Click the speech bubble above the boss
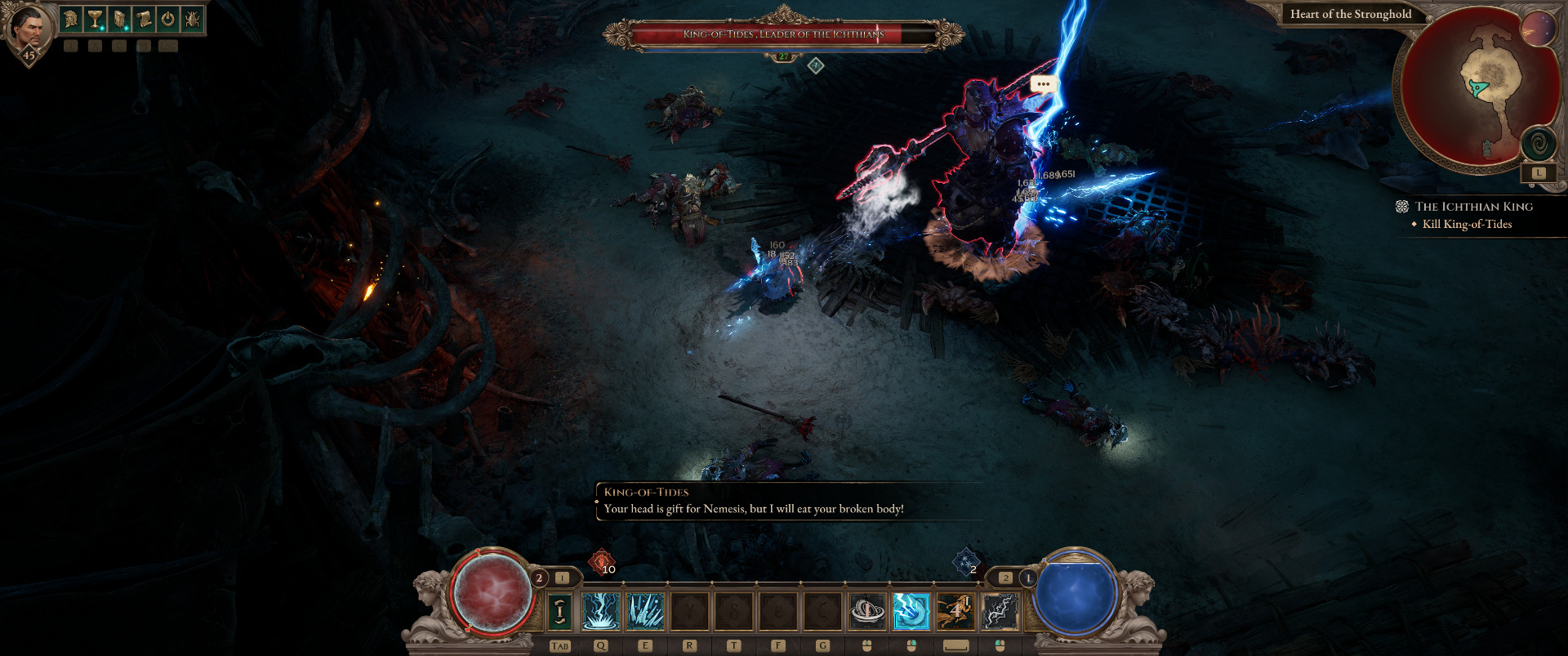 tap(1043, 84)
